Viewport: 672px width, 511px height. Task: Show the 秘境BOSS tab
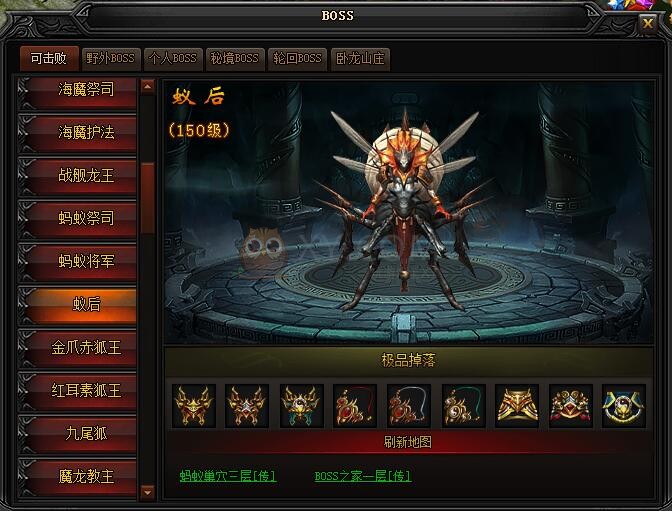coord(234,59)
